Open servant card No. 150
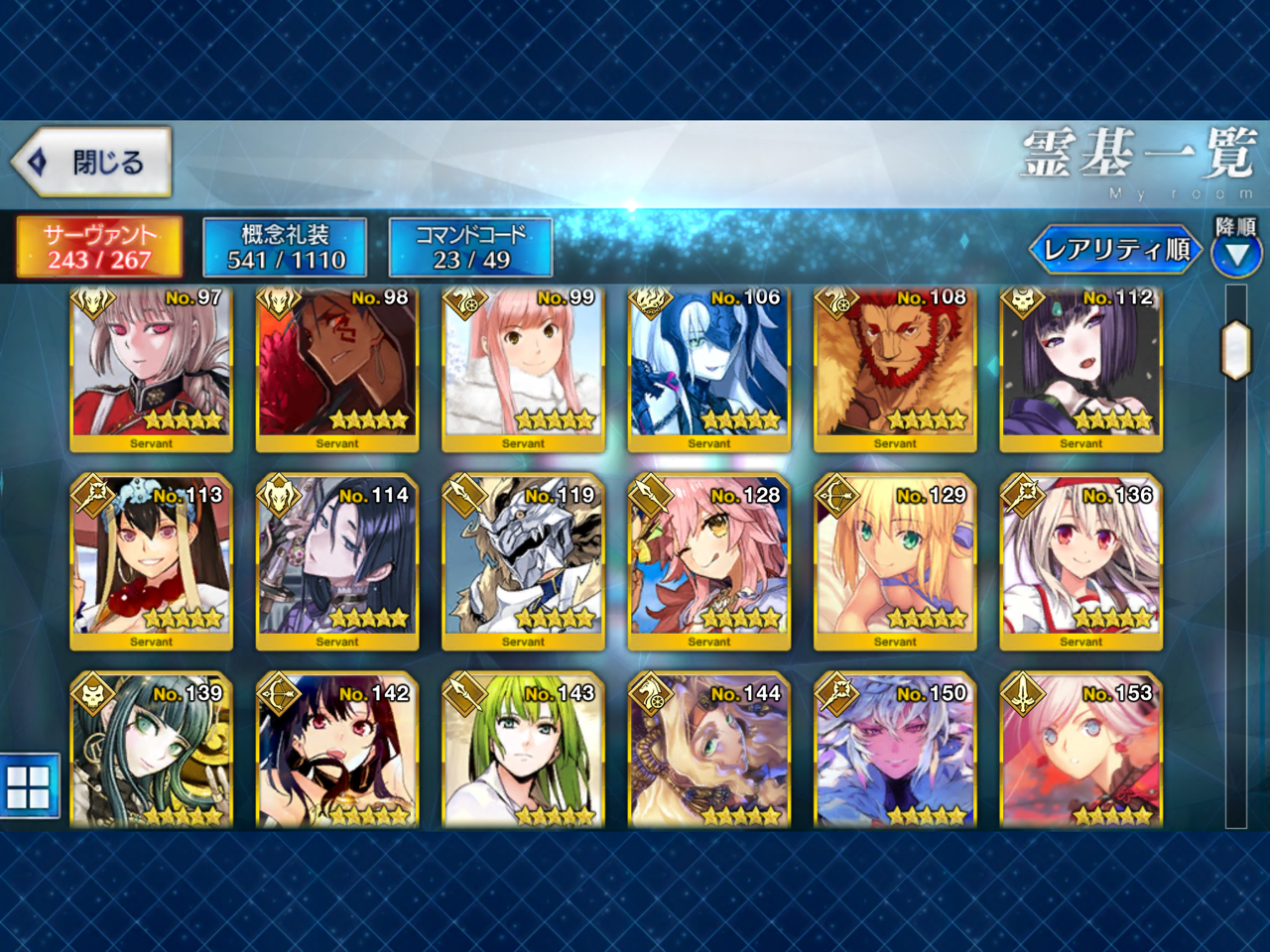 [895, 752]
